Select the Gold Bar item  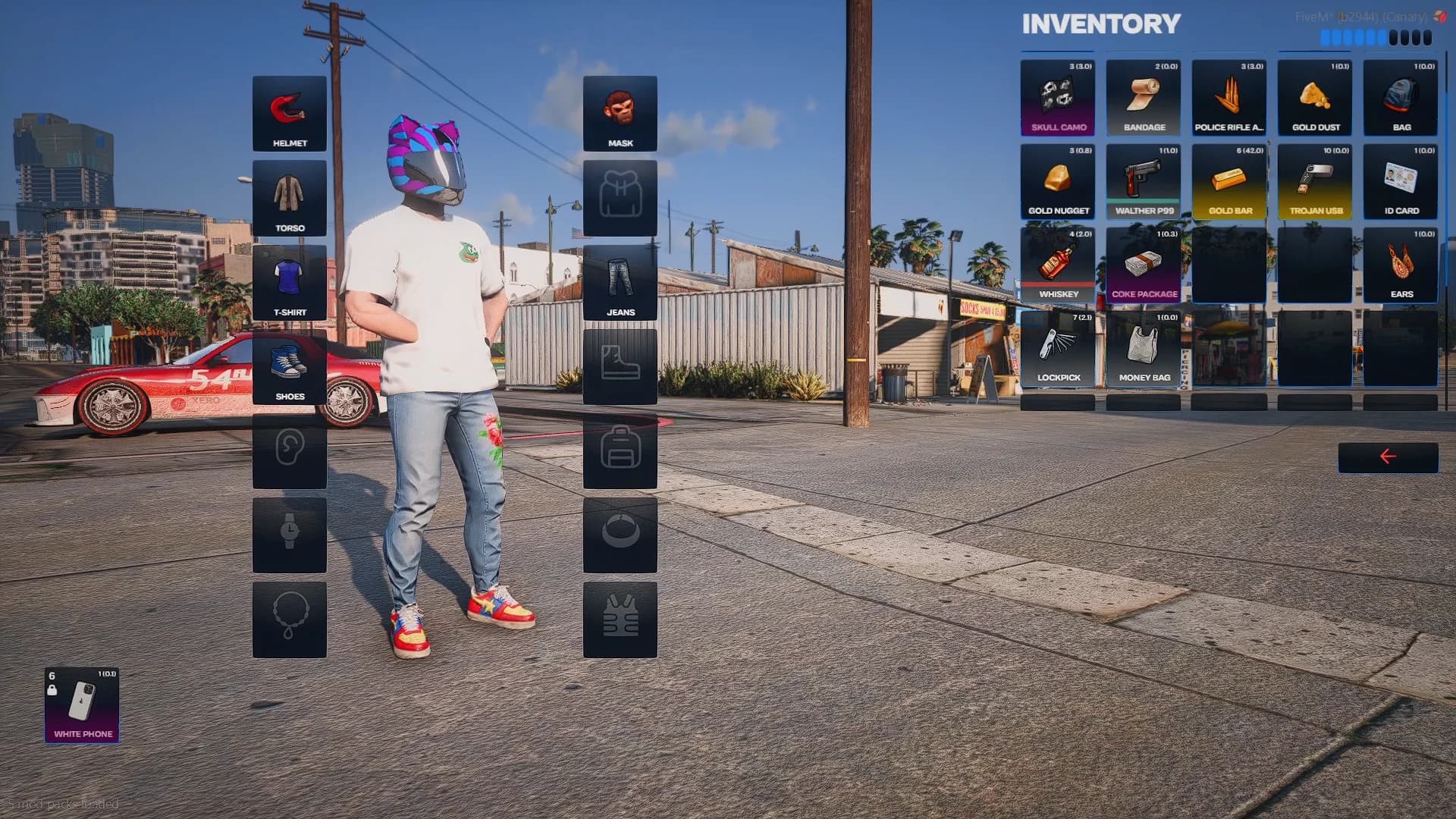pyautogui.click(x=1229, y=180)
